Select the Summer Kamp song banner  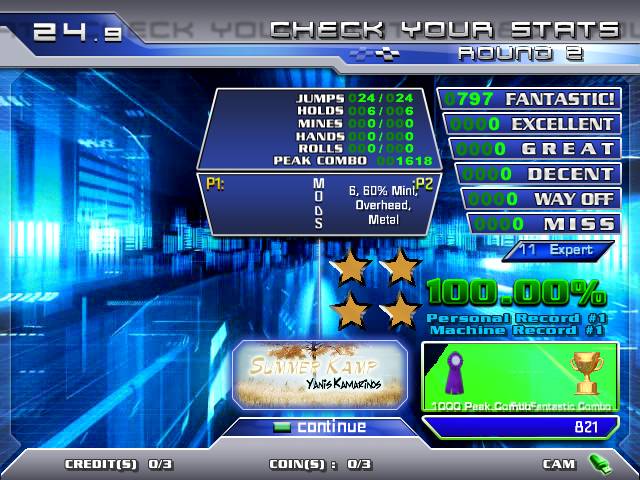pyautogui.click(x=320, y=374)
